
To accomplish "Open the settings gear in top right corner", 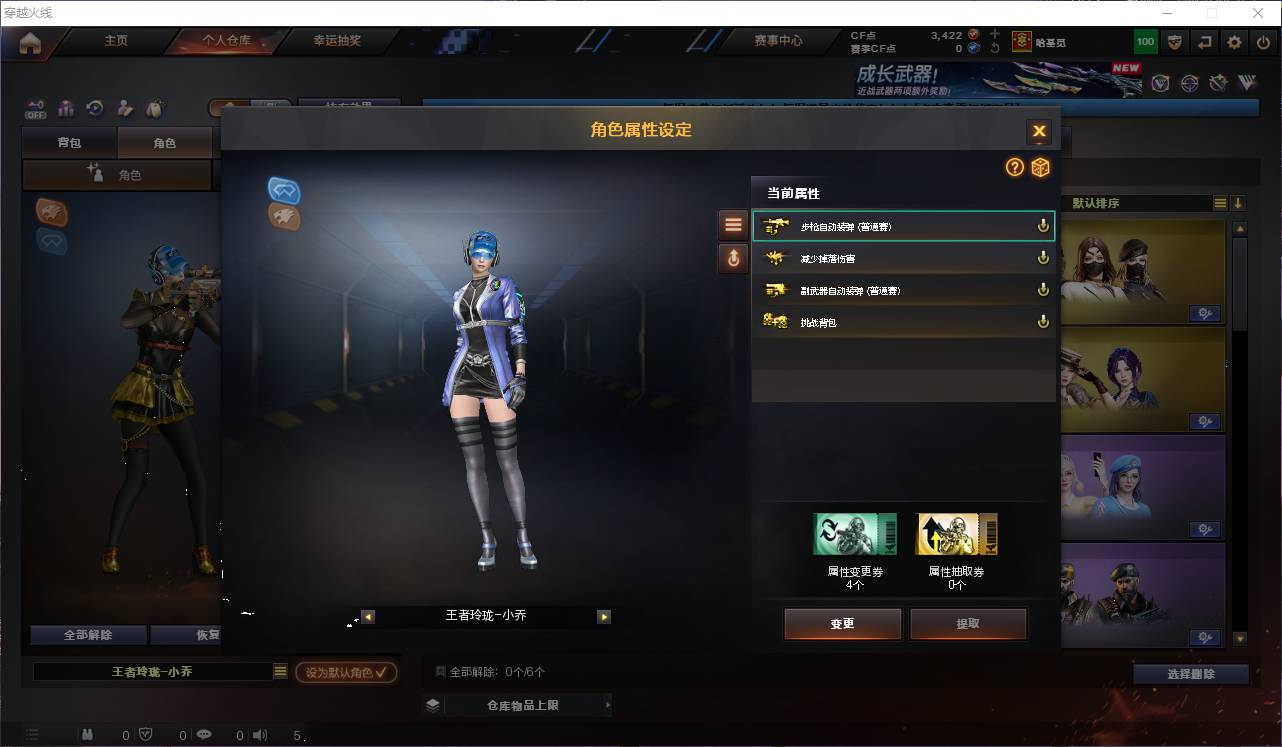I will pyautogui.click(x=1233, y=41).
